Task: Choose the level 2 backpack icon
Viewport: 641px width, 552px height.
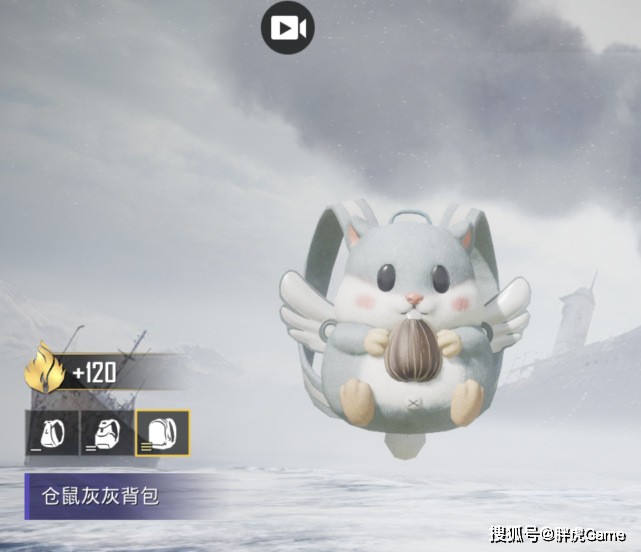Action: [x=106, y=432]
